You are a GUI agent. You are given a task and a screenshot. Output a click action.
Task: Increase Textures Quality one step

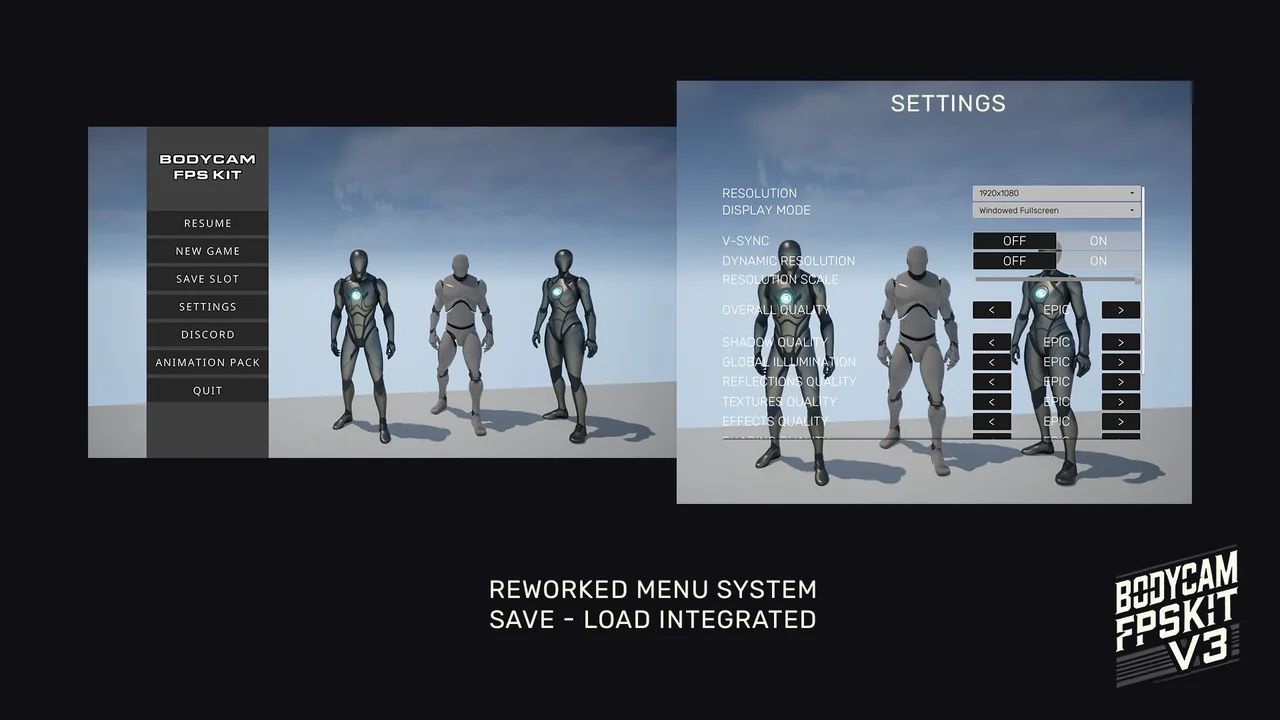tap(1120, 402)
